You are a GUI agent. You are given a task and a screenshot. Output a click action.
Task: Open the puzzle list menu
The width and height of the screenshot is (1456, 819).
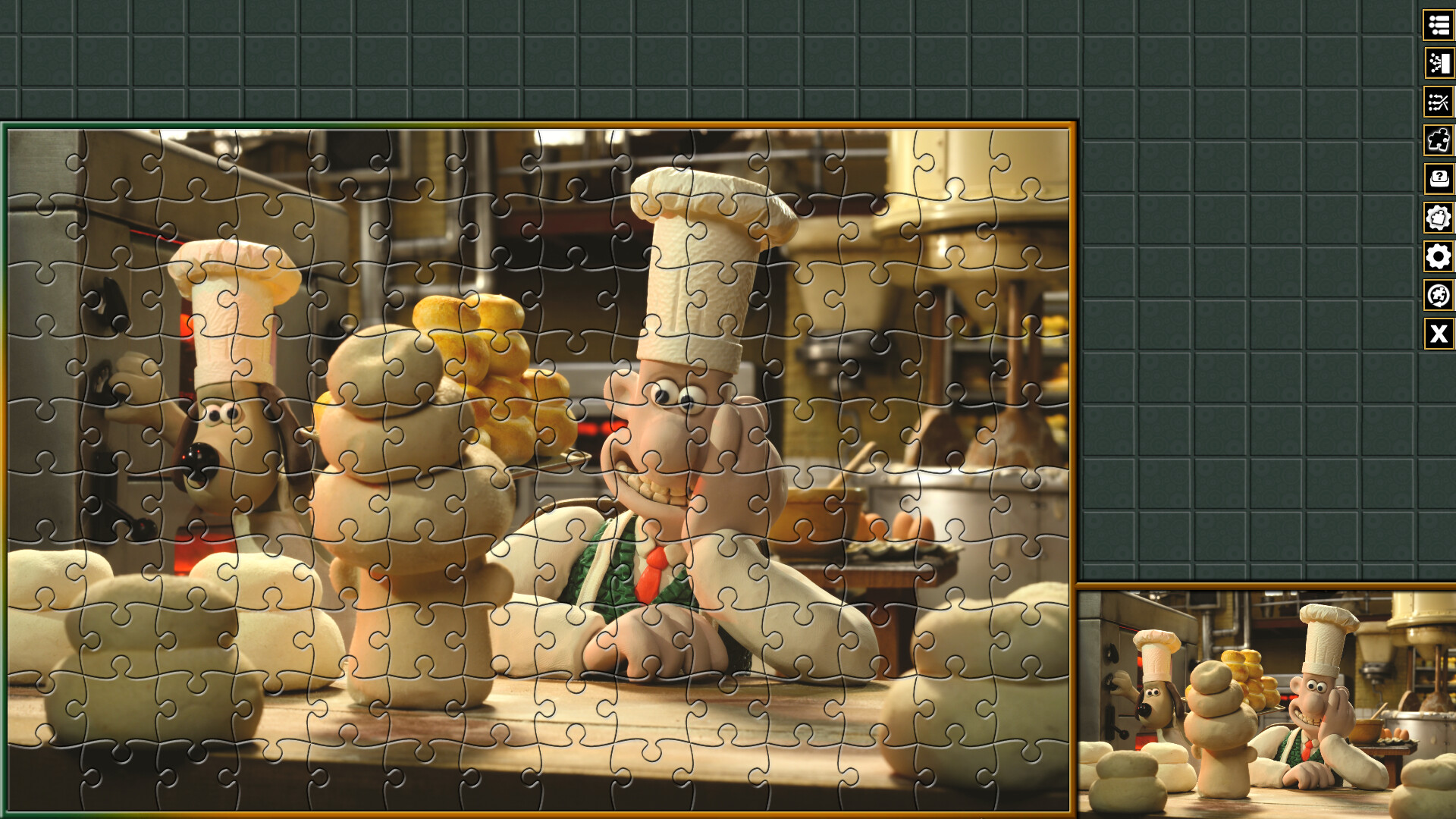1439,23
